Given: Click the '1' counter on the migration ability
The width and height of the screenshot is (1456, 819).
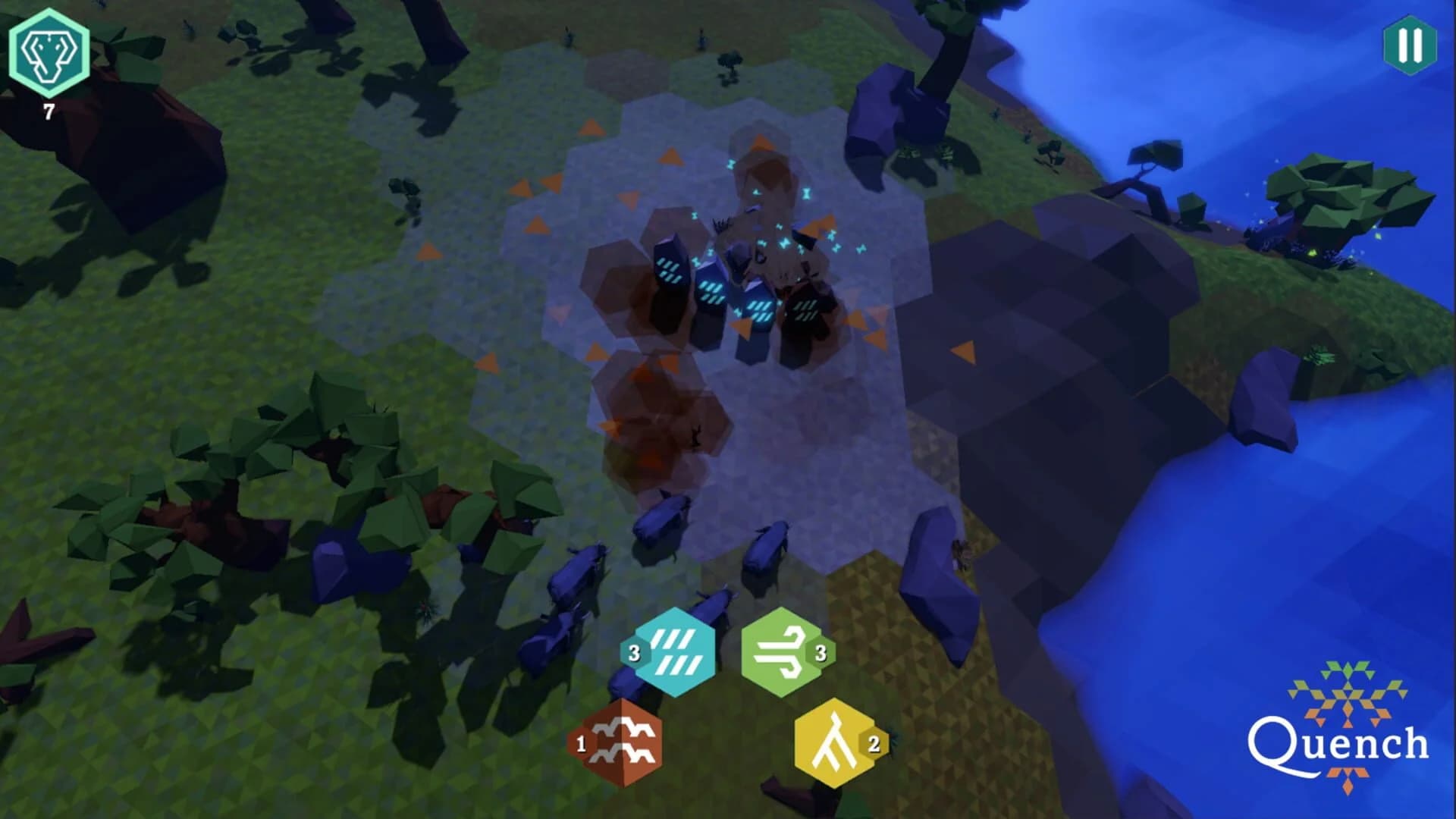Looking at the screenshot, I should tap(581, 745).
